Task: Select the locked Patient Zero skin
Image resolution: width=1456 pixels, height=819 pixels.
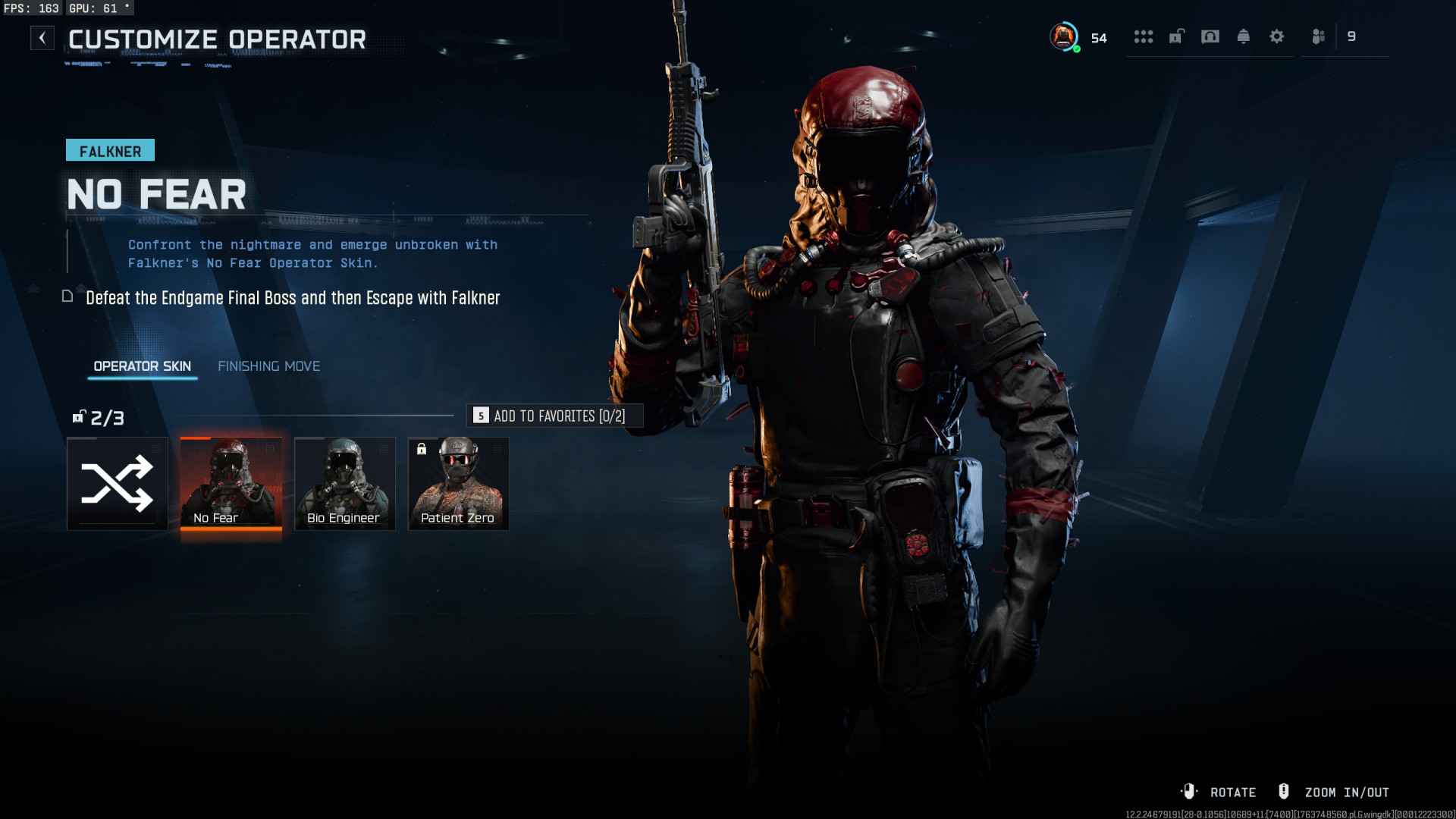Action: pyautogui.click(x=458, y=484)
